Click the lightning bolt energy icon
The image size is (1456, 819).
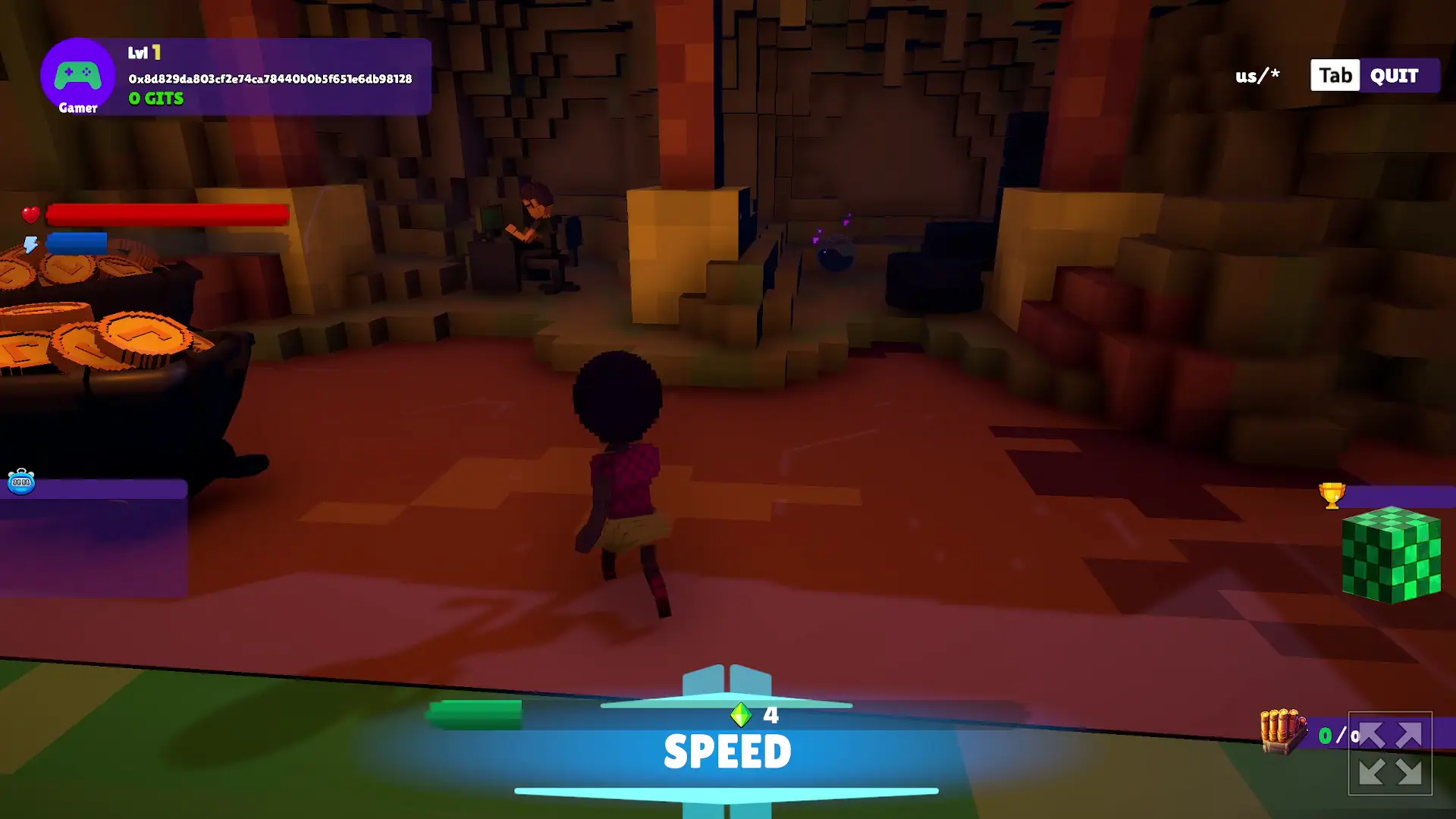click(30, 242)
